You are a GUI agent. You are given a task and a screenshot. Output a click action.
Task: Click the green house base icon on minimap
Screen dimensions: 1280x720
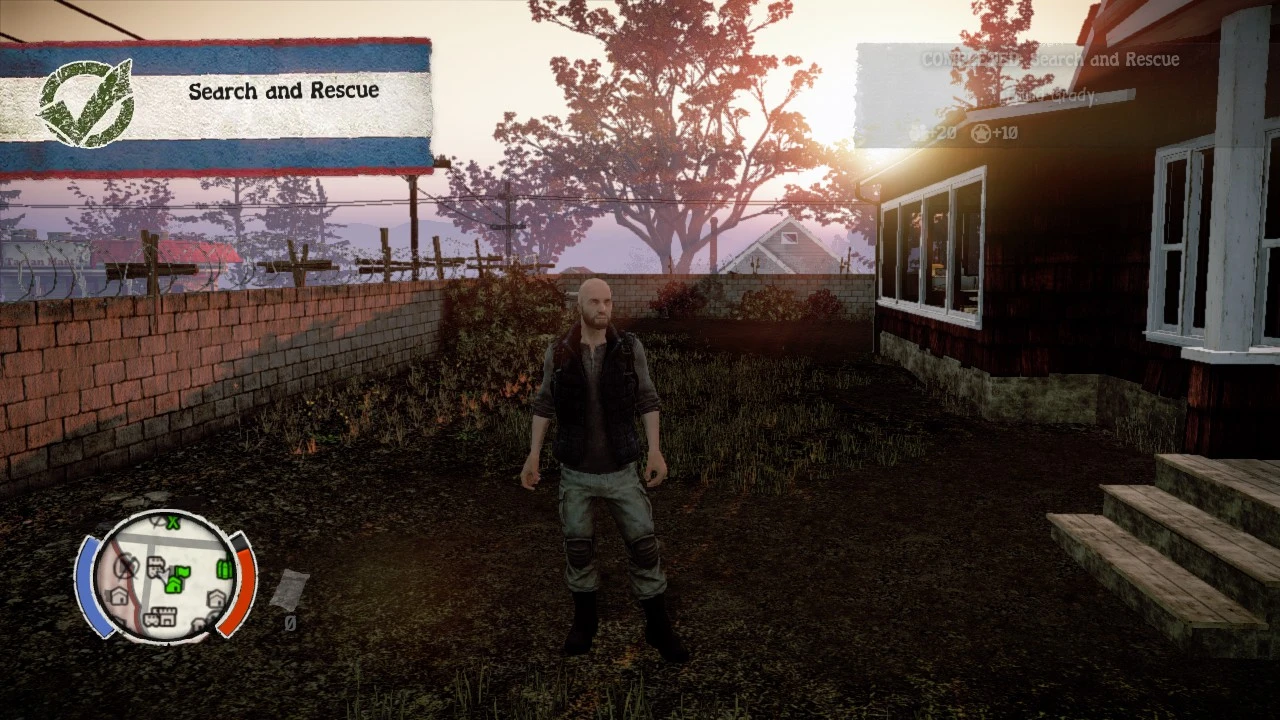(x=173, y=585)
